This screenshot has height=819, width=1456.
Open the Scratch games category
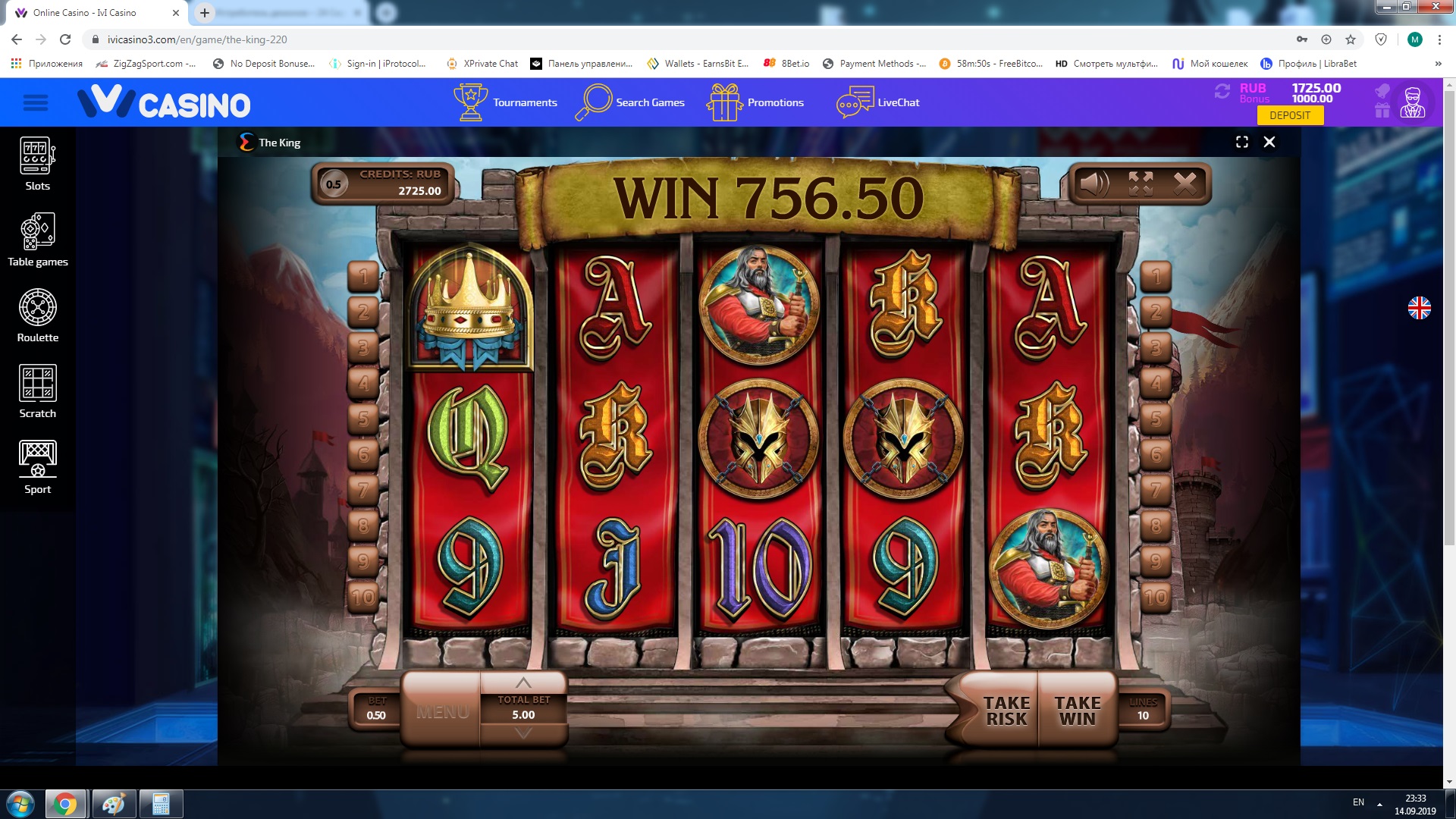pyautogui.click(x=37, y=392)
